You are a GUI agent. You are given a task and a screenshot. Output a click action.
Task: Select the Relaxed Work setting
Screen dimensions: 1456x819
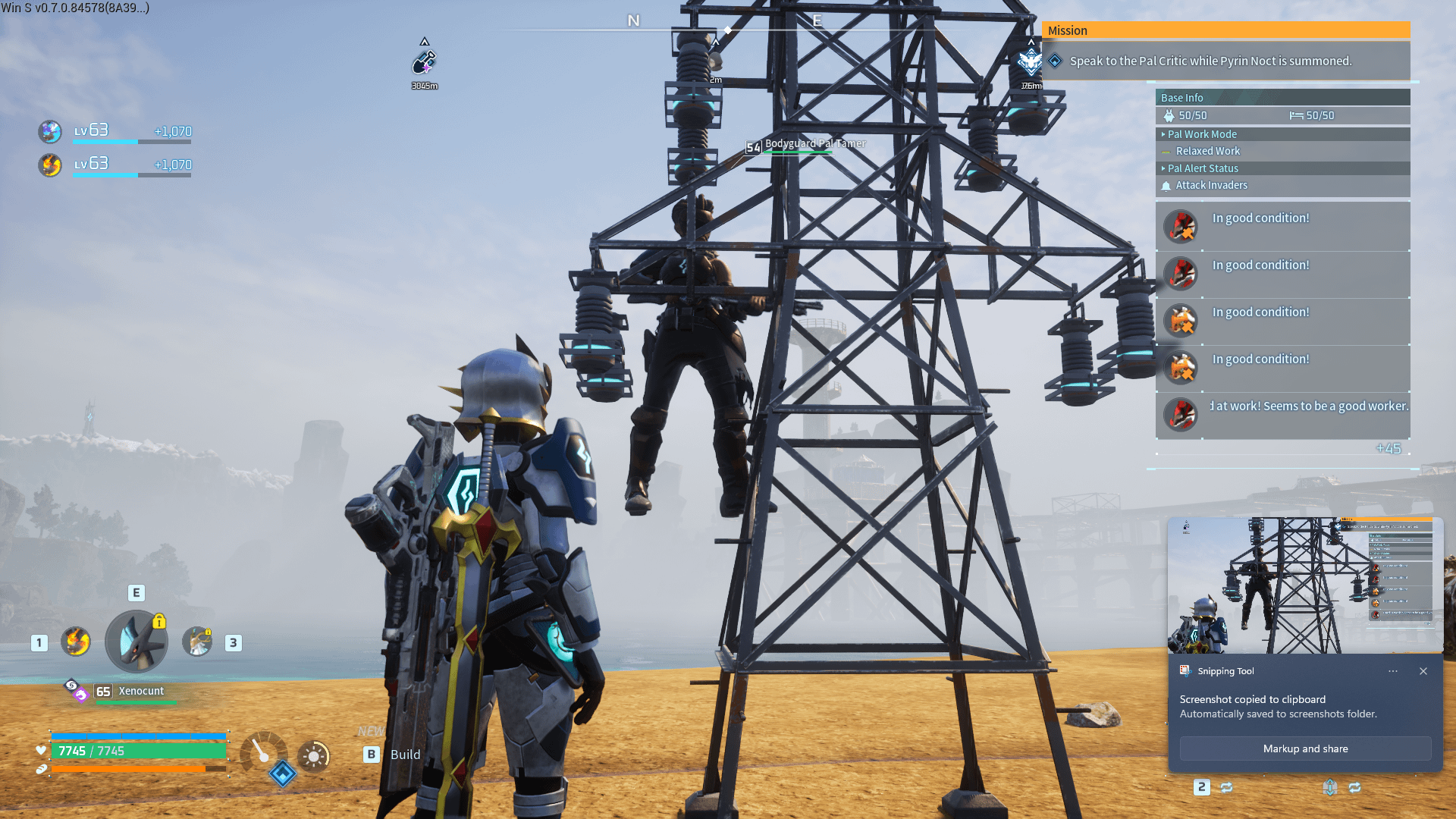tap(1207, 151)
